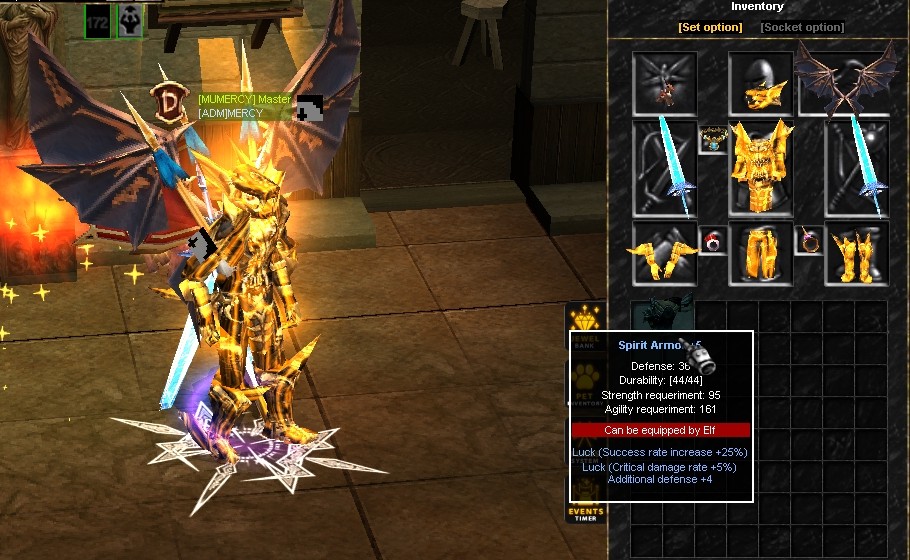Switch to the Socket option tab

pyautogui.click(x=802, y=27)
